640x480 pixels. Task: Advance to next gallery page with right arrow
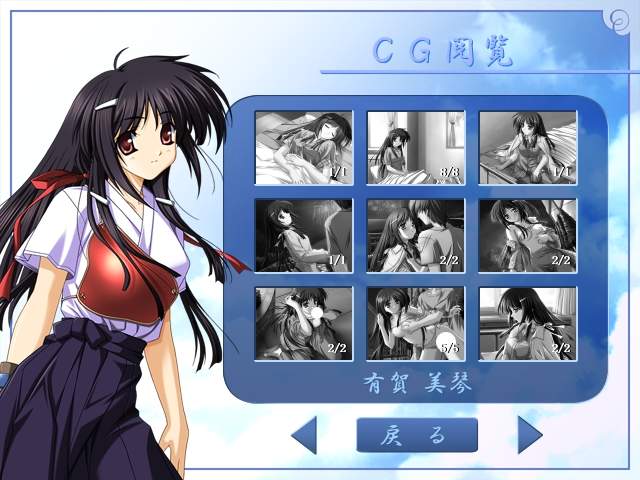point(529,435)
